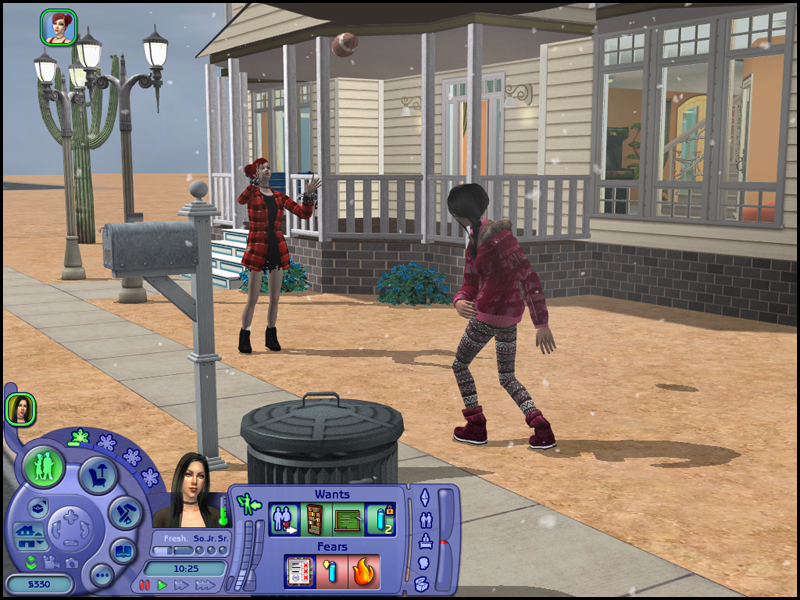Switch to Live mode

pos(44,467)
